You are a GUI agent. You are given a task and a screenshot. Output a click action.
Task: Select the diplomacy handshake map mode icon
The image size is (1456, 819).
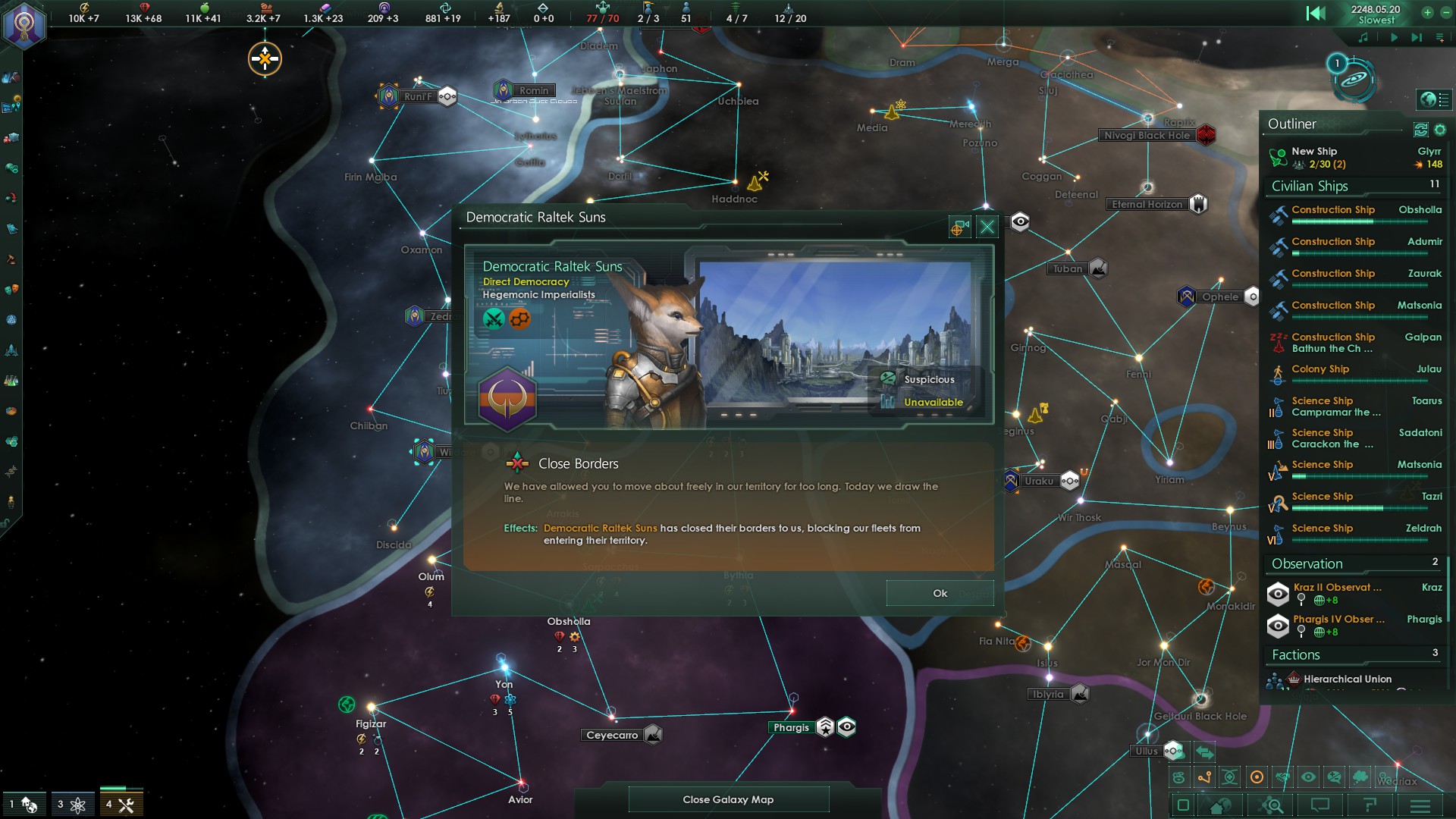click(x=1282, y=777)
